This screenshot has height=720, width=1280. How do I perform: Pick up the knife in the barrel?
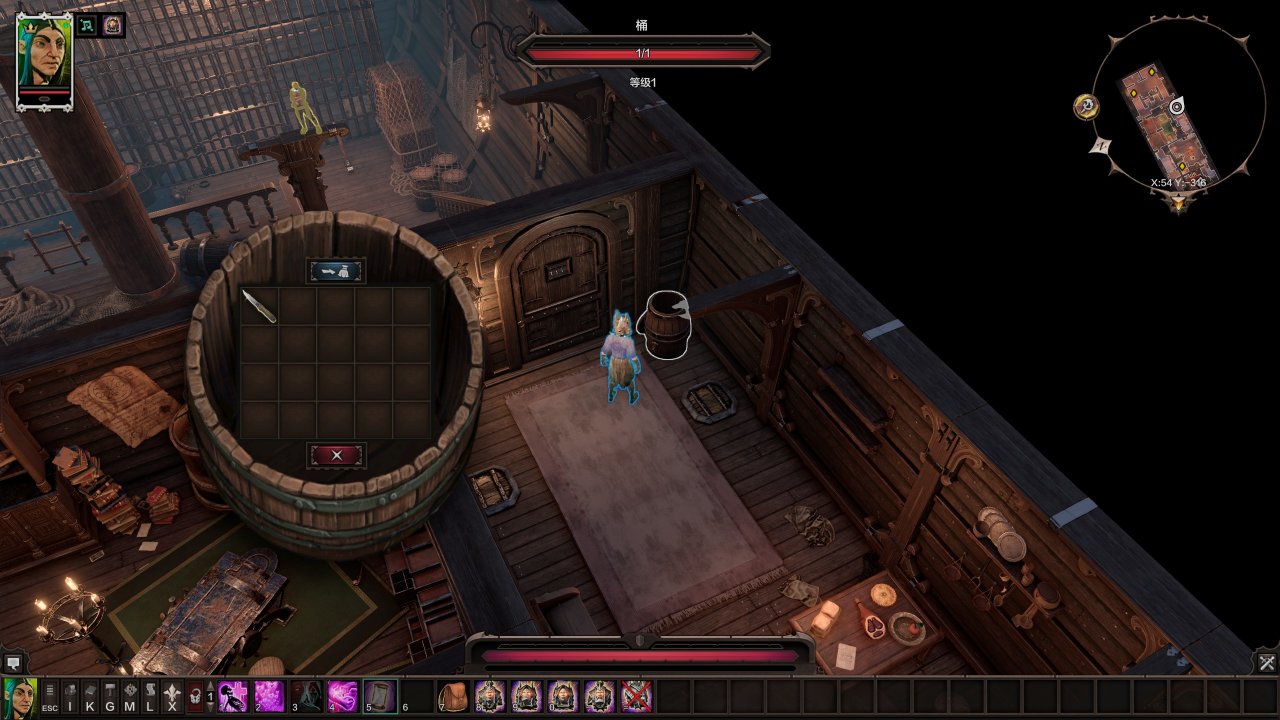coord(259,306)
